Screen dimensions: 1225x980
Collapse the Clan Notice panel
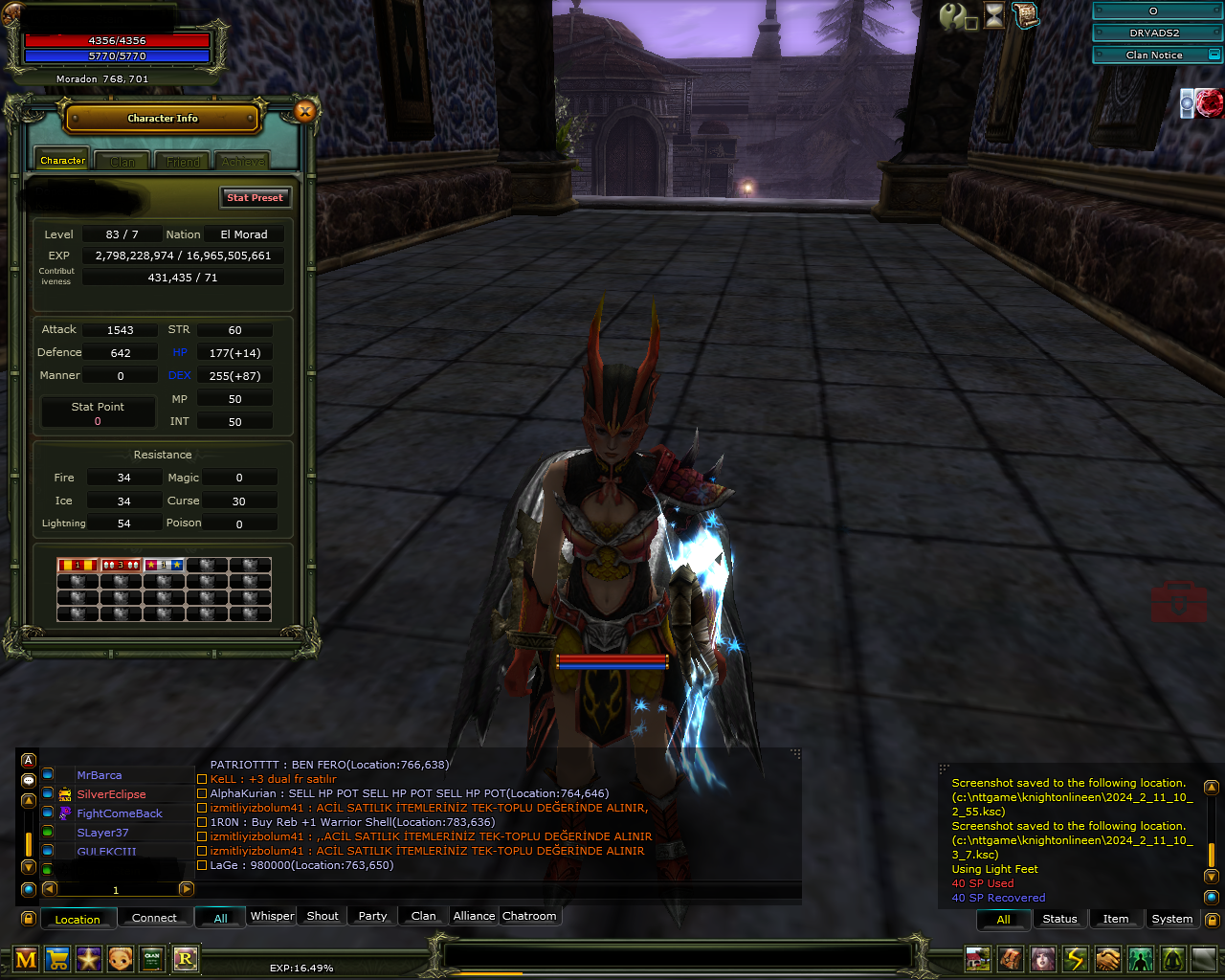[x=1214, y=55]
